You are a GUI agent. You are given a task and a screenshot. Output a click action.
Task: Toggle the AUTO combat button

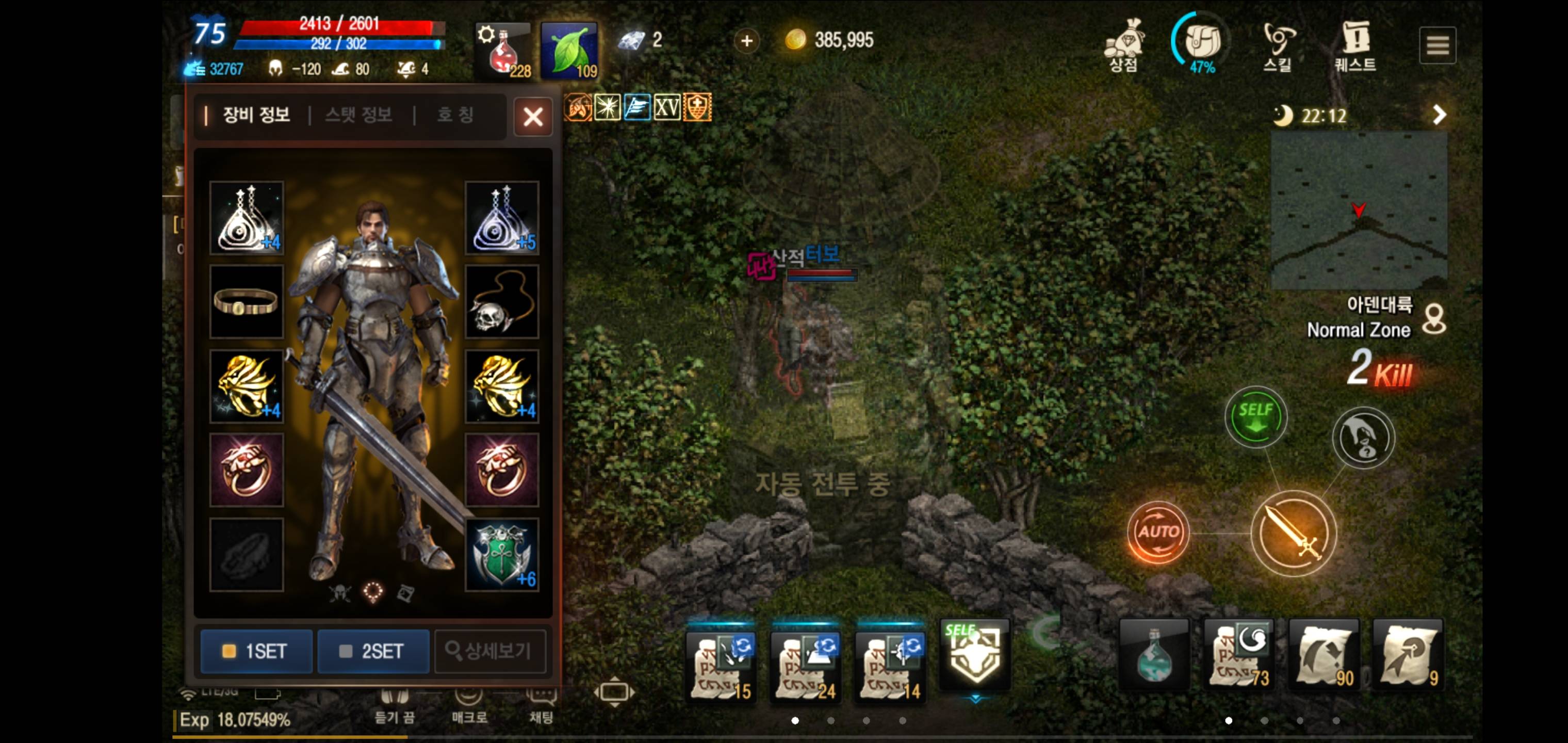pyautogui.click(x=1158, y=531)
